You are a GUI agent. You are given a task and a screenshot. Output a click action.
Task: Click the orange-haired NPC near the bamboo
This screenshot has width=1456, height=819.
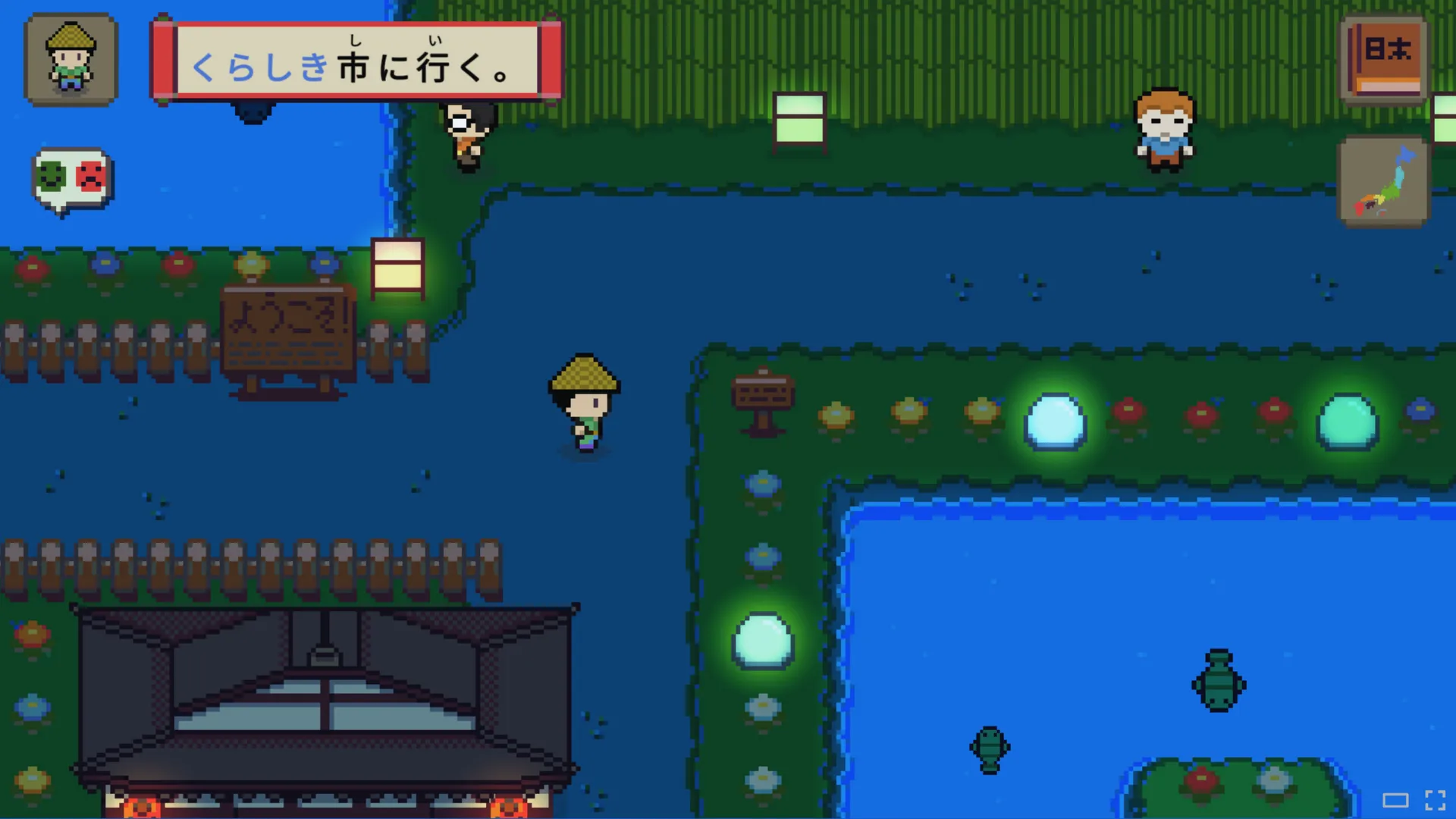(1163, 129)
